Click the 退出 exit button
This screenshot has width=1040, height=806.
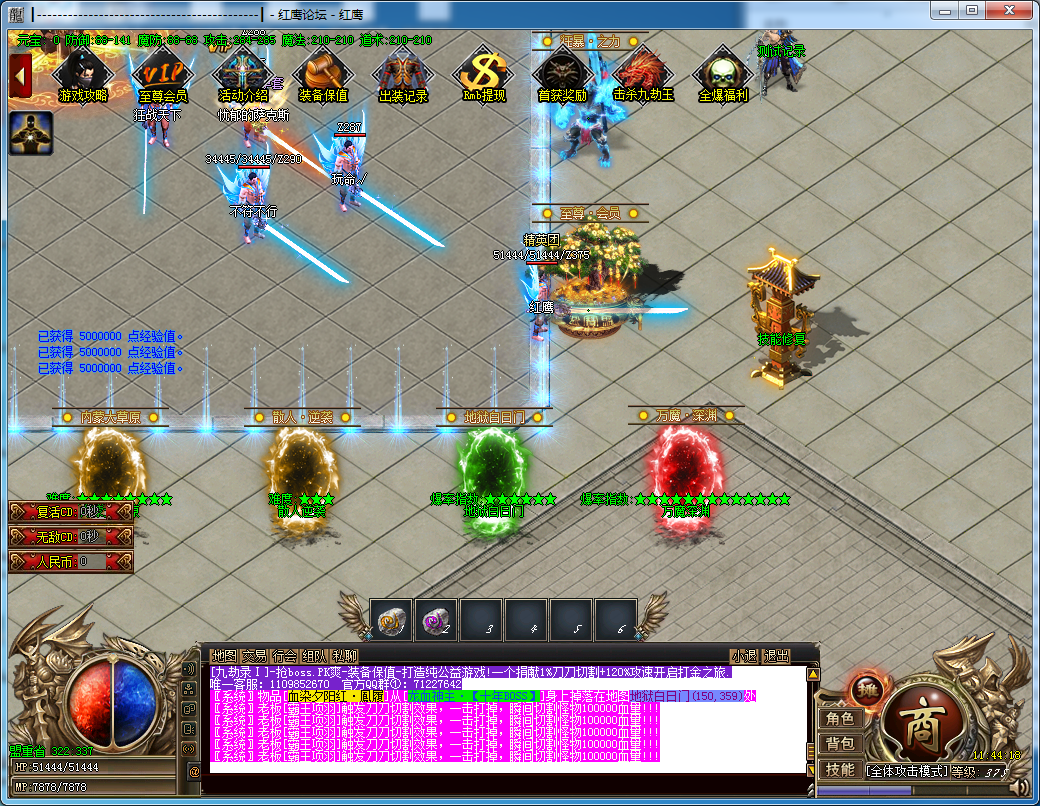[776, 656]
